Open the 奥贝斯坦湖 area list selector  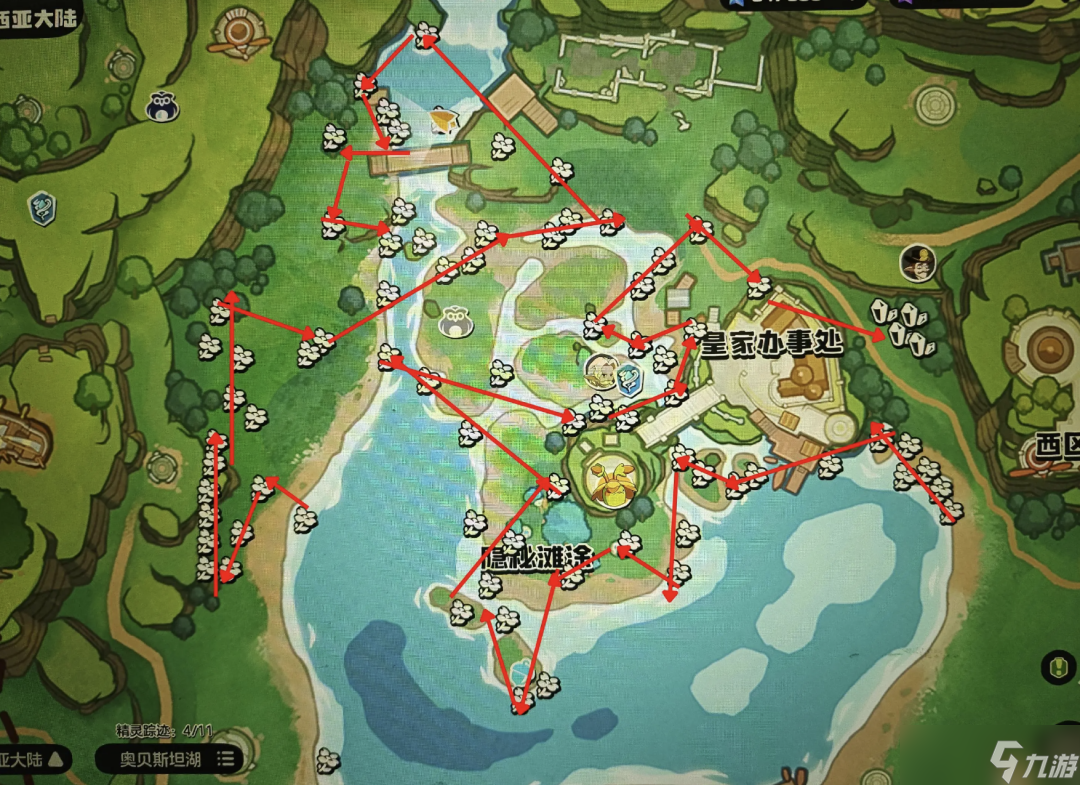(x=170, y=759)
